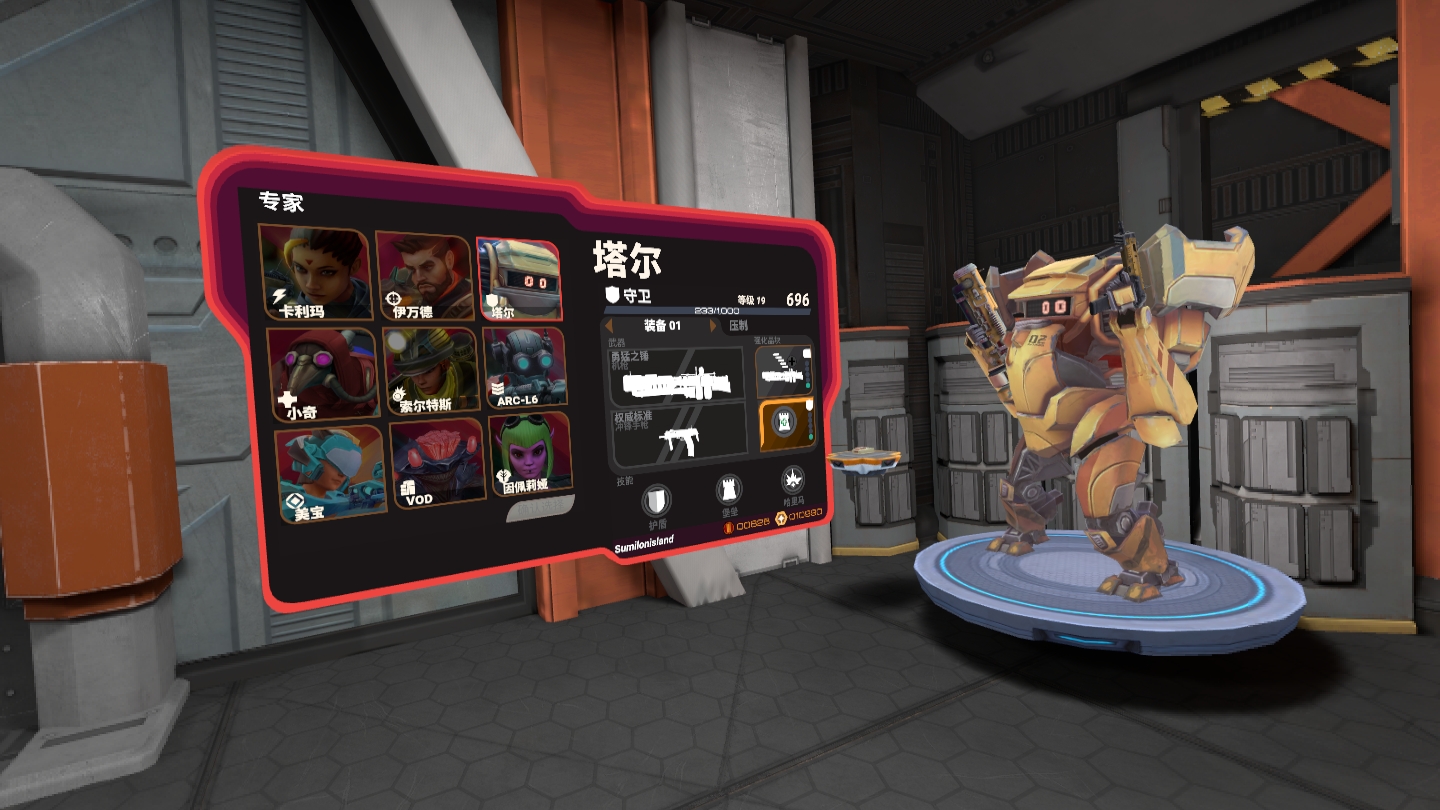
Task: Click the hexagonal gold currency icon
Action: [x=781, y=518]
